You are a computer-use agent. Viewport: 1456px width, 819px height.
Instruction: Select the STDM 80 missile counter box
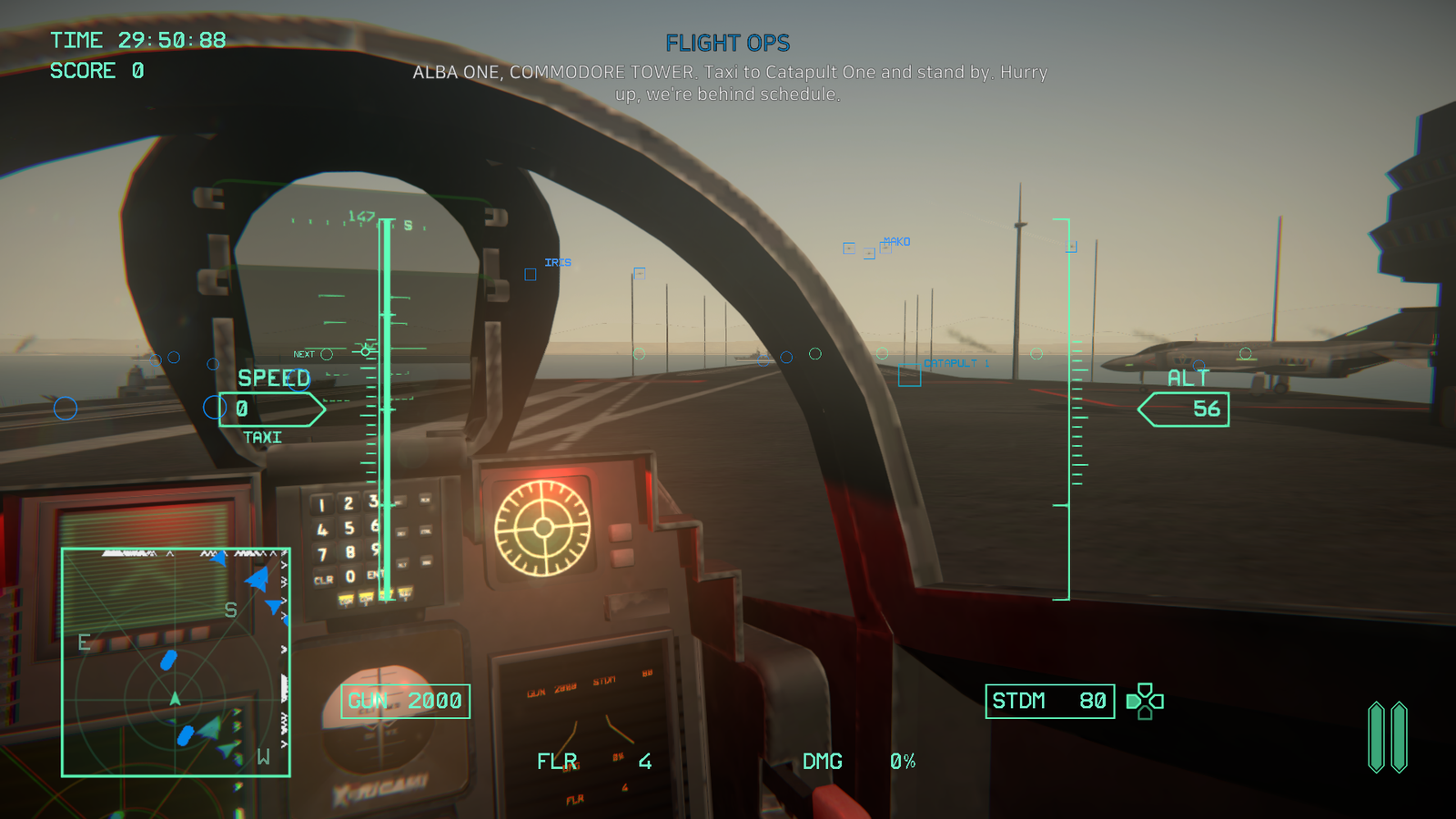click(1049, 701)
